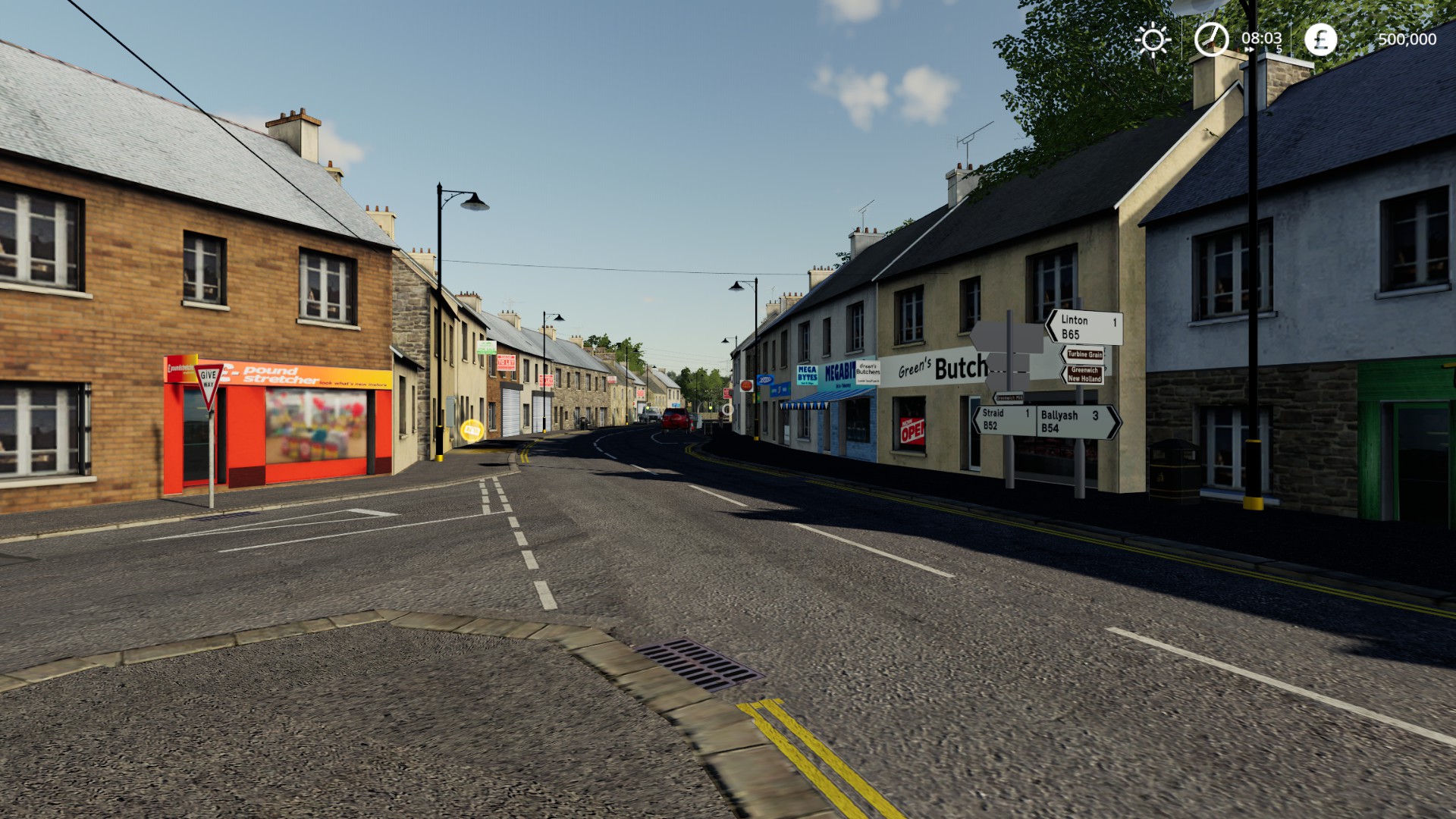The height and width of the screenshot is (819, 1456).
Task: Click the pound currency icon
Action: pos(1320,39)
